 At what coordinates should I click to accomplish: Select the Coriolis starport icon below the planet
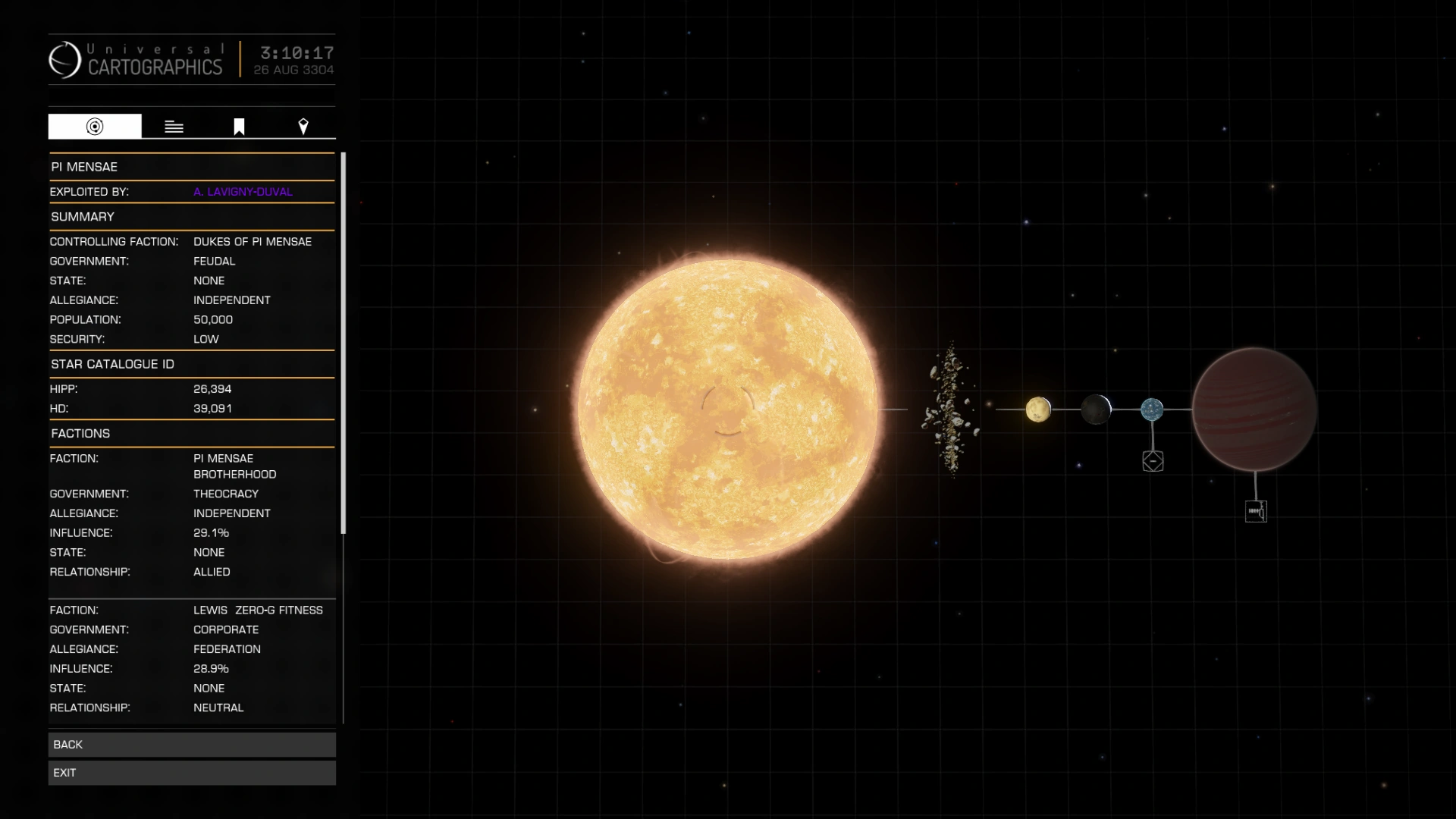click(x=1153, y=460)
